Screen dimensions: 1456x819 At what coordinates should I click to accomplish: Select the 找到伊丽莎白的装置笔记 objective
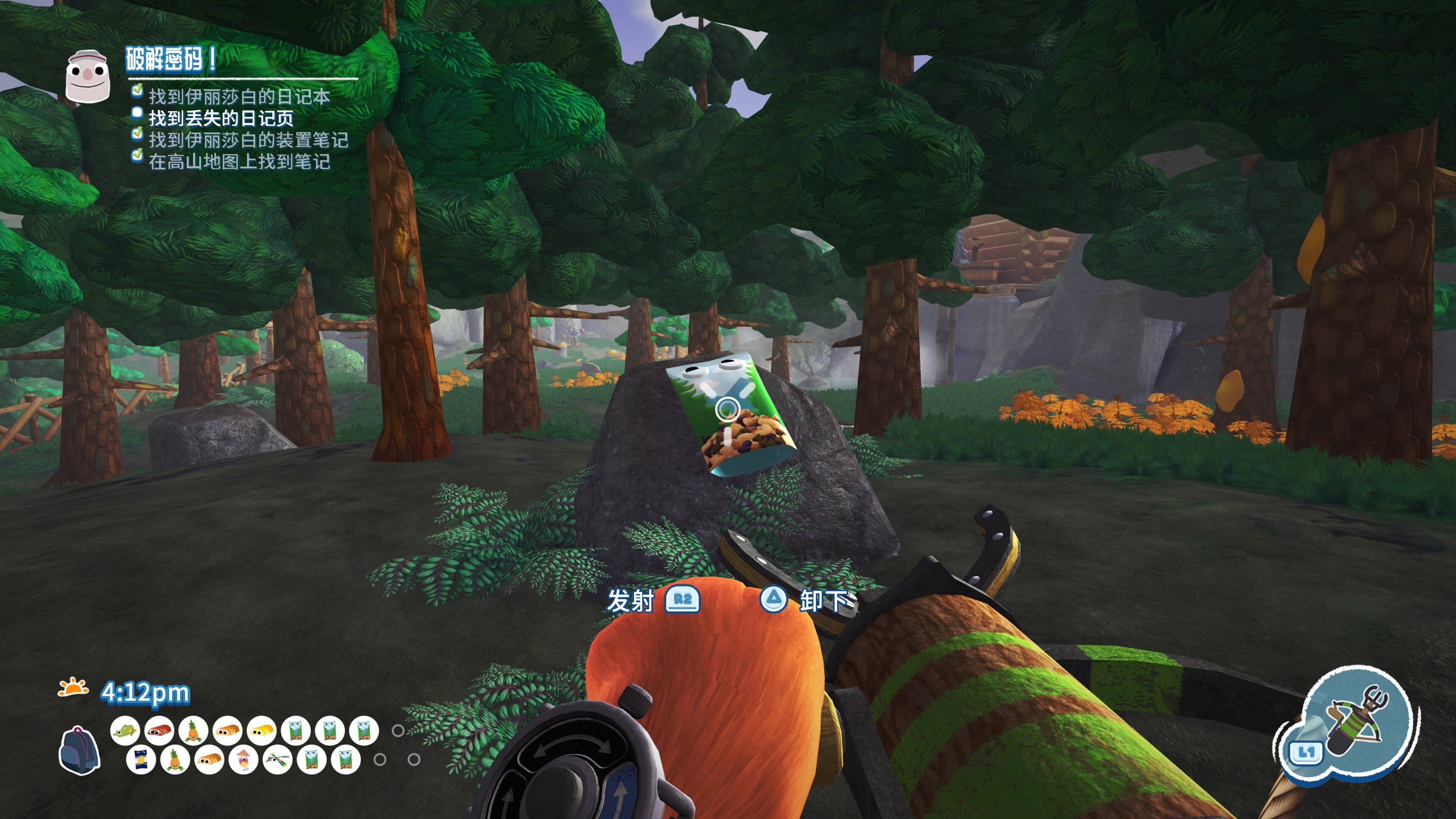248,140
